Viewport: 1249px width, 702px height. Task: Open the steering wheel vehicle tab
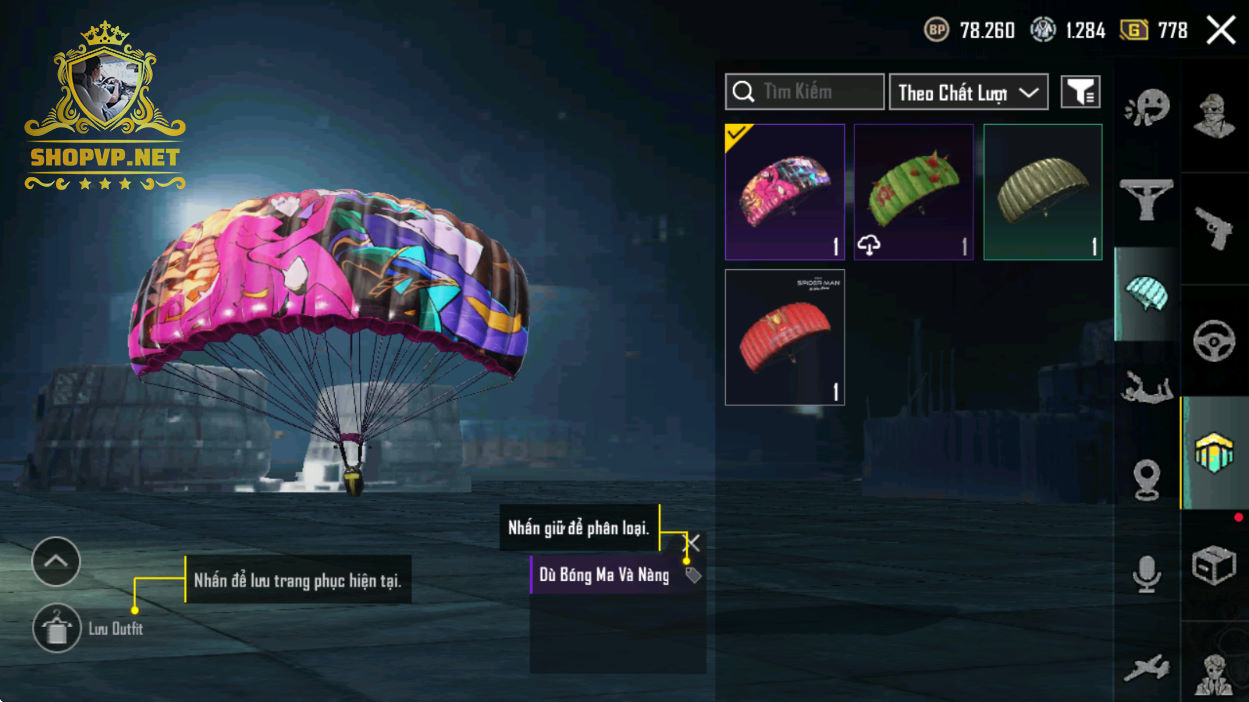point(1214,341)
